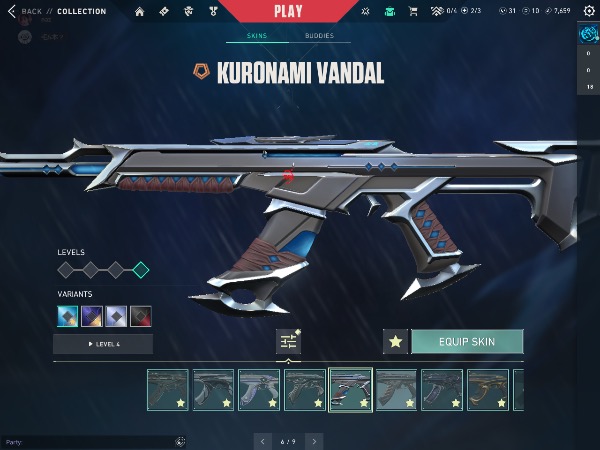Screen dimensions: 600x450
Task: Select the gold-trimmed Vandal skin thumbnail
Action: pos(487,390)
